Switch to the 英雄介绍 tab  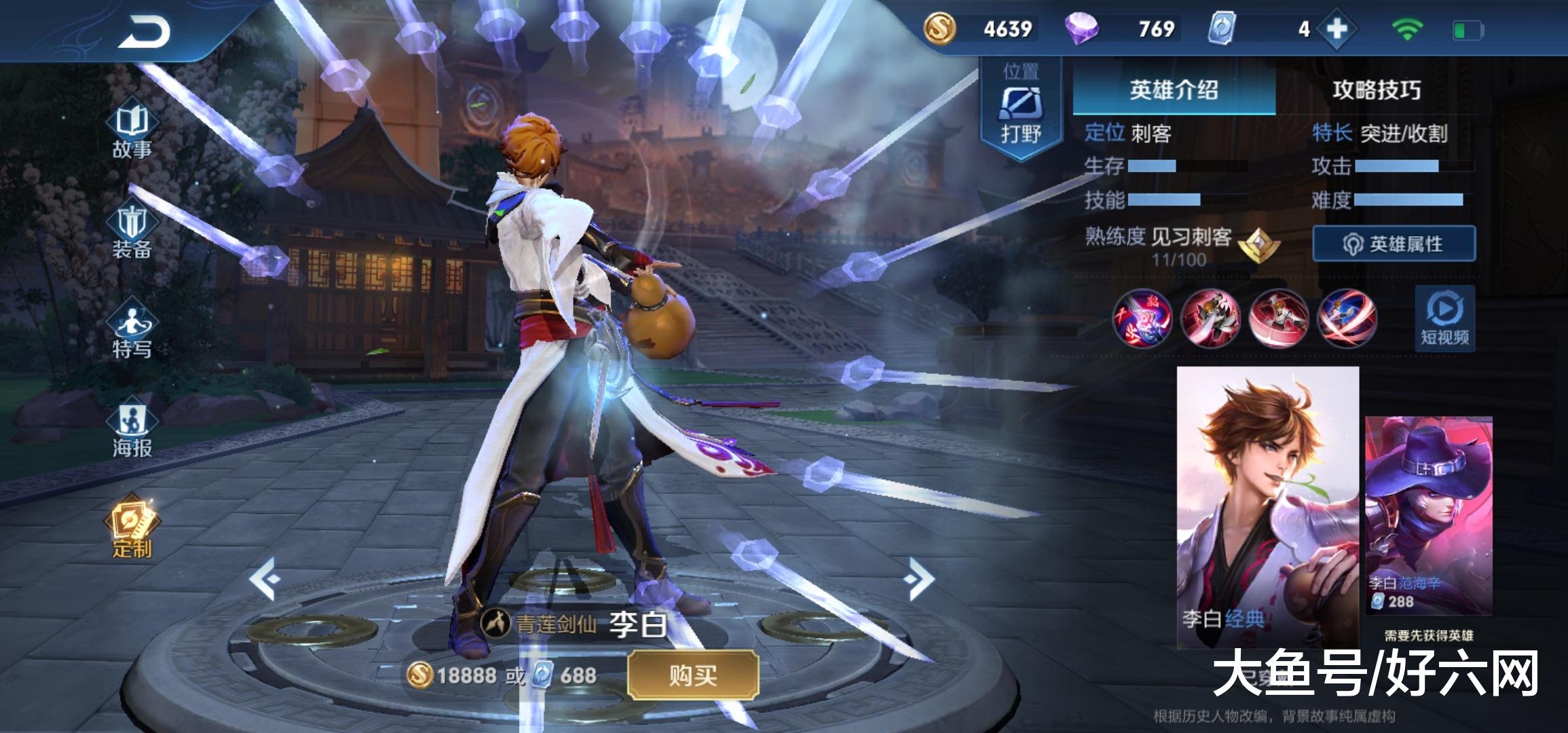pos(1174,90)
